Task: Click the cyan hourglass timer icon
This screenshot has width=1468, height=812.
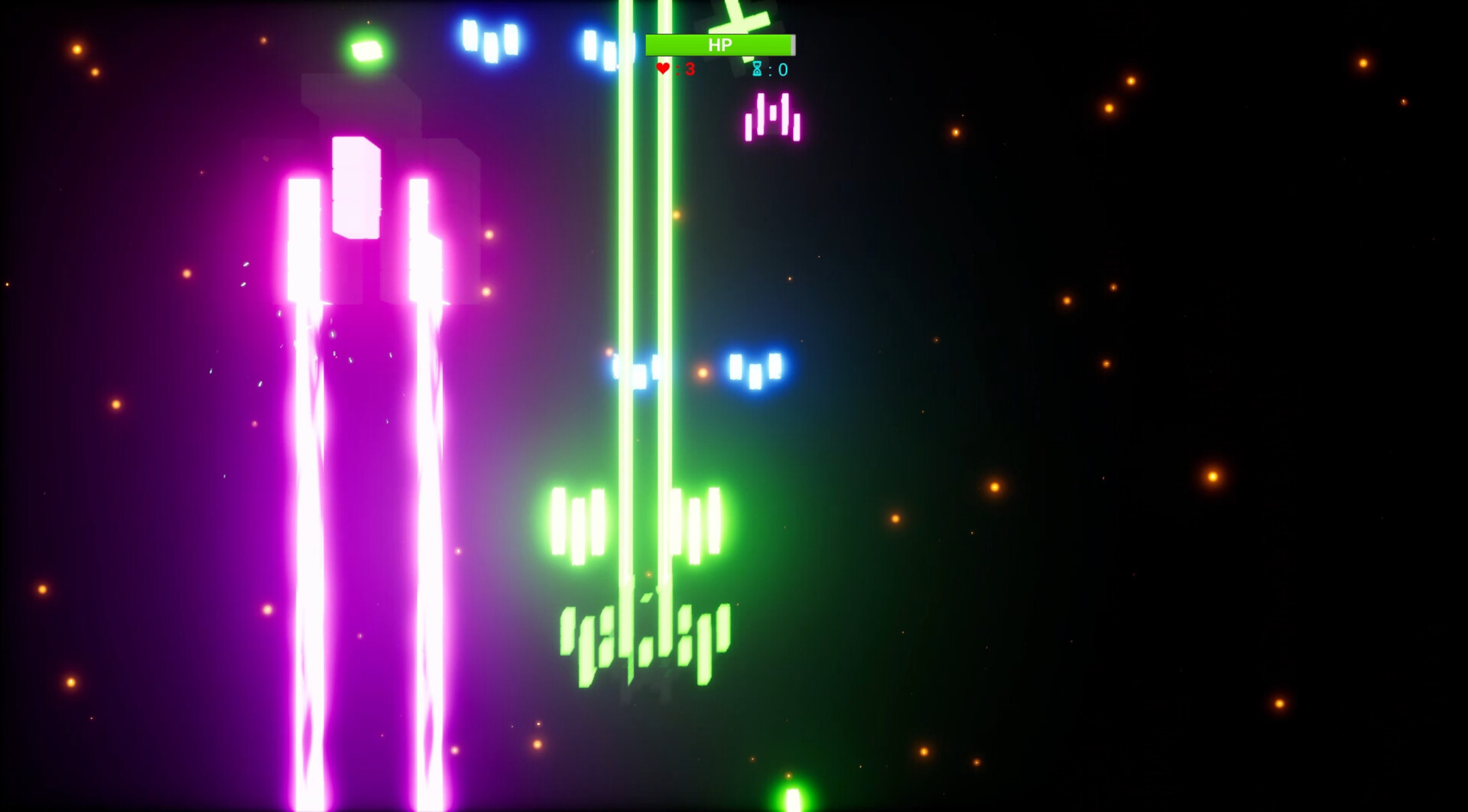Action: (756, 69)
